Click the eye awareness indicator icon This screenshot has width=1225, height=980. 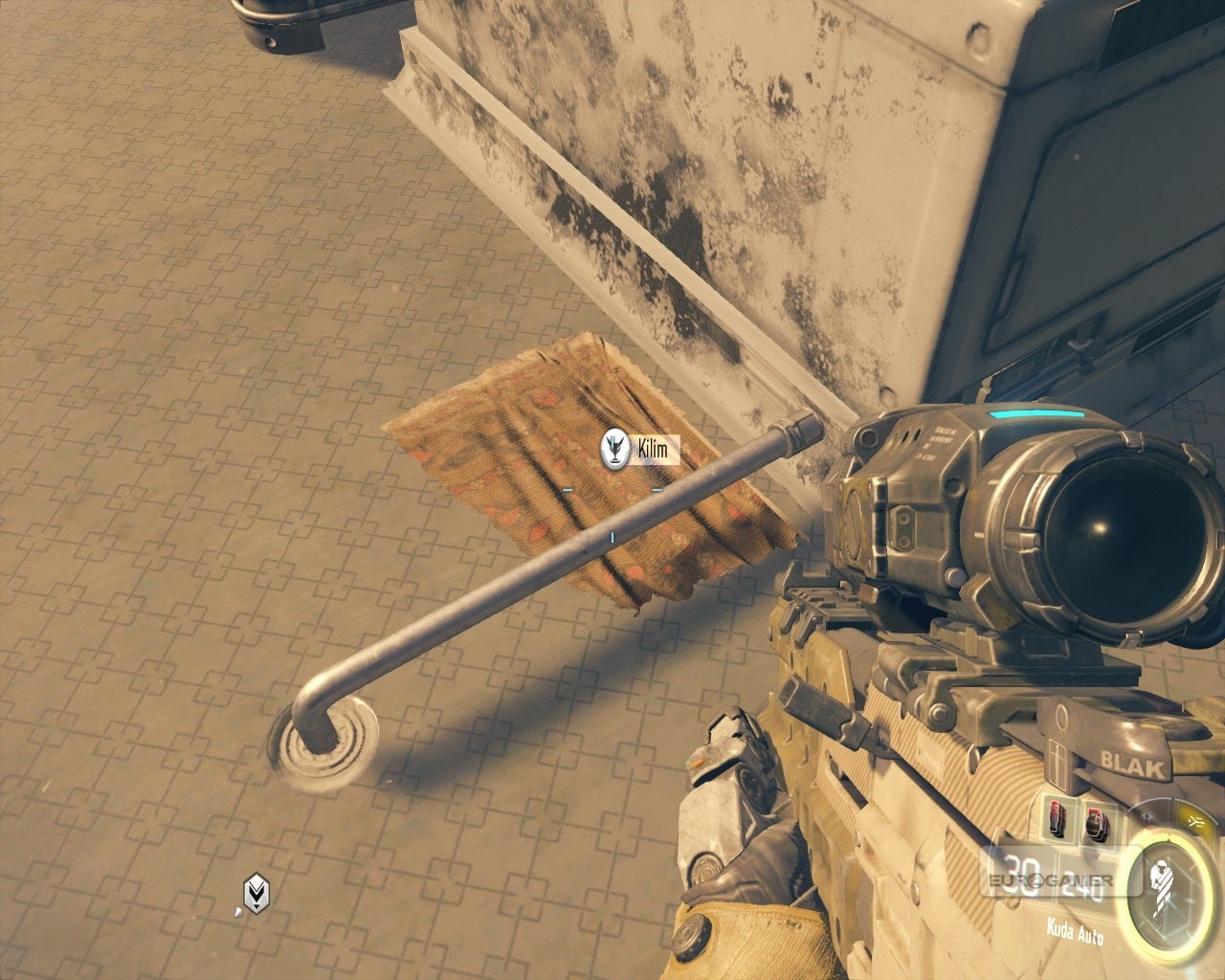click(1147, 816)
